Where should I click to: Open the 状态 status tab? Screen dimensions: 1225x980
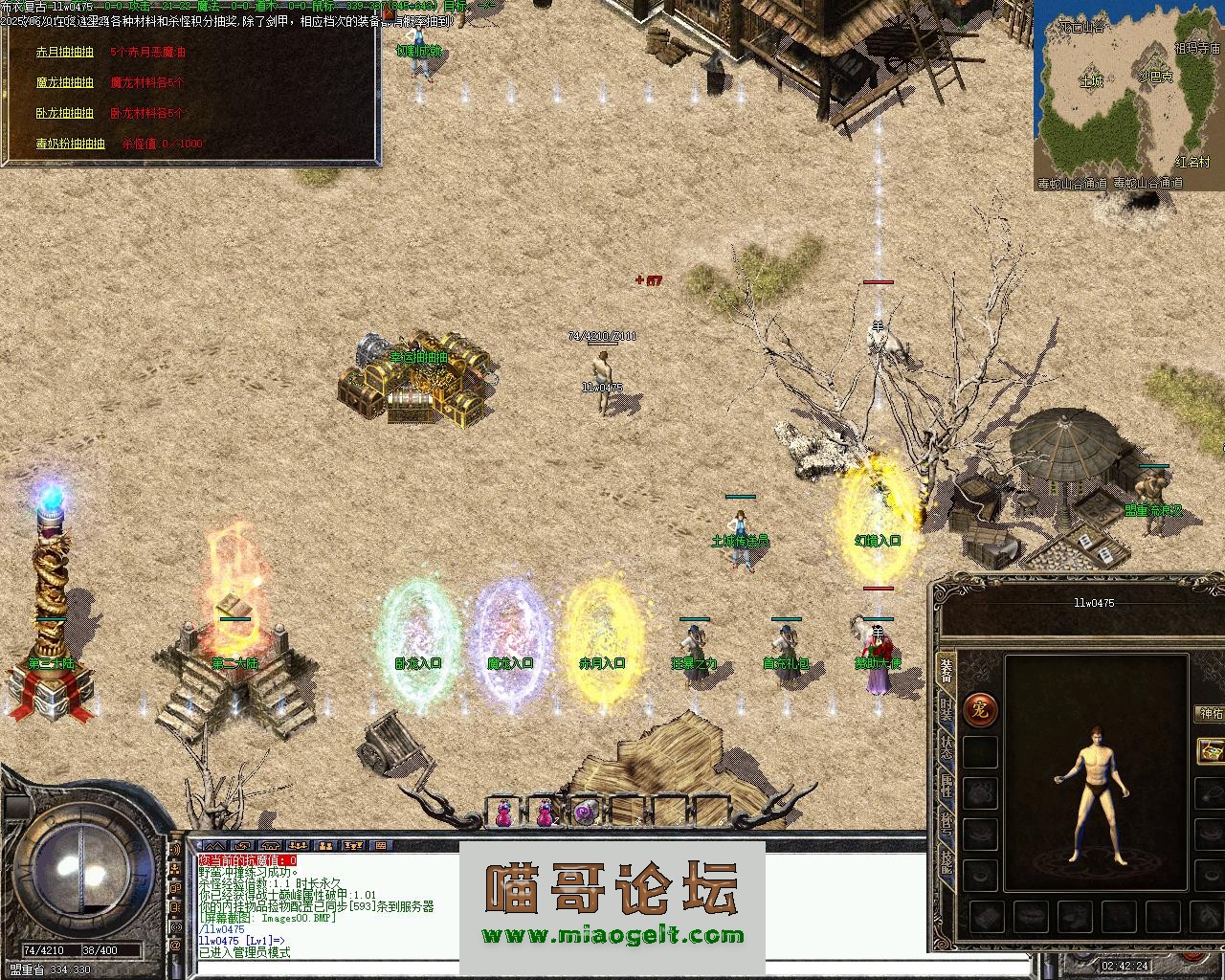[x=946, y=748]
